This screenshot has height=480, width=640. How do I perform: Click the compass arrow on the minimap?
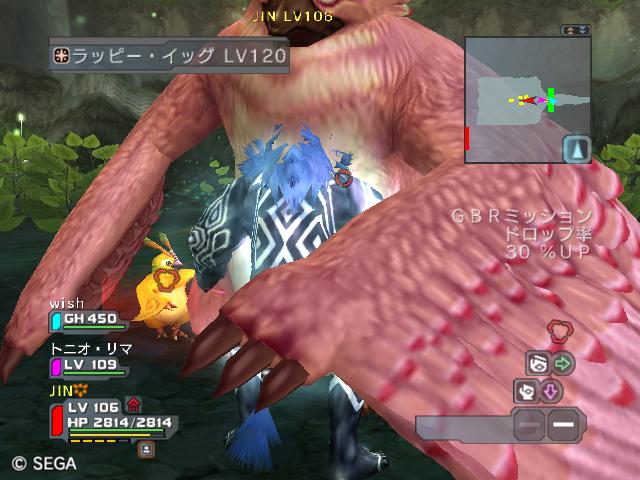(x=575, y=150)
